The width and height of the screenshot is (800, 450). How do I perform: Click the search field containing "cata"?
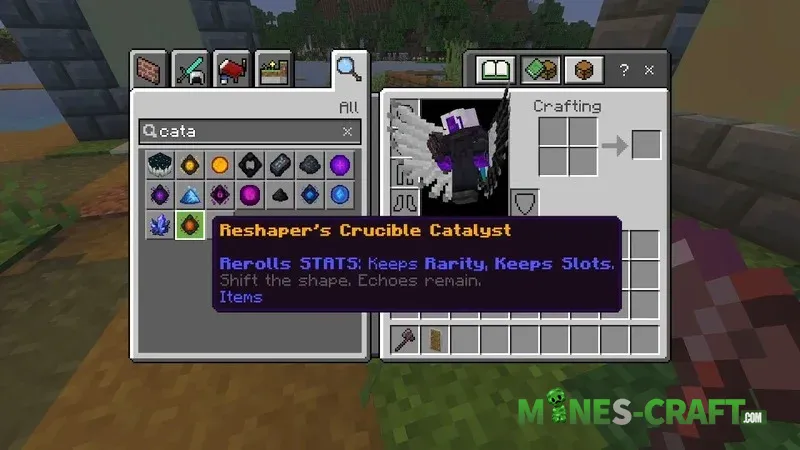click(x=240, y=131)
